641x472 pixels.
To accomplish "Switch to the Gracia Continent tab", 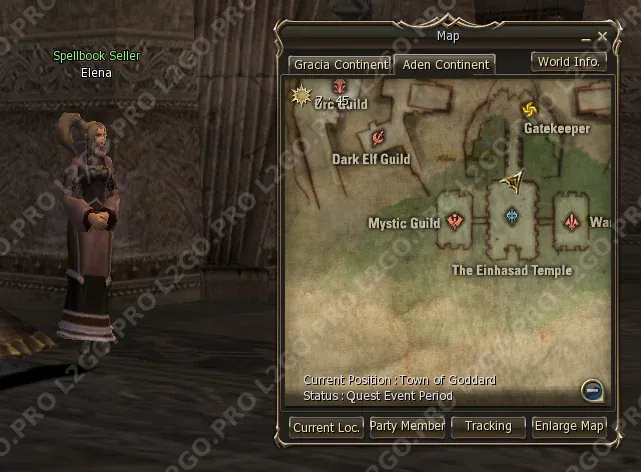I will click(339, 65).
